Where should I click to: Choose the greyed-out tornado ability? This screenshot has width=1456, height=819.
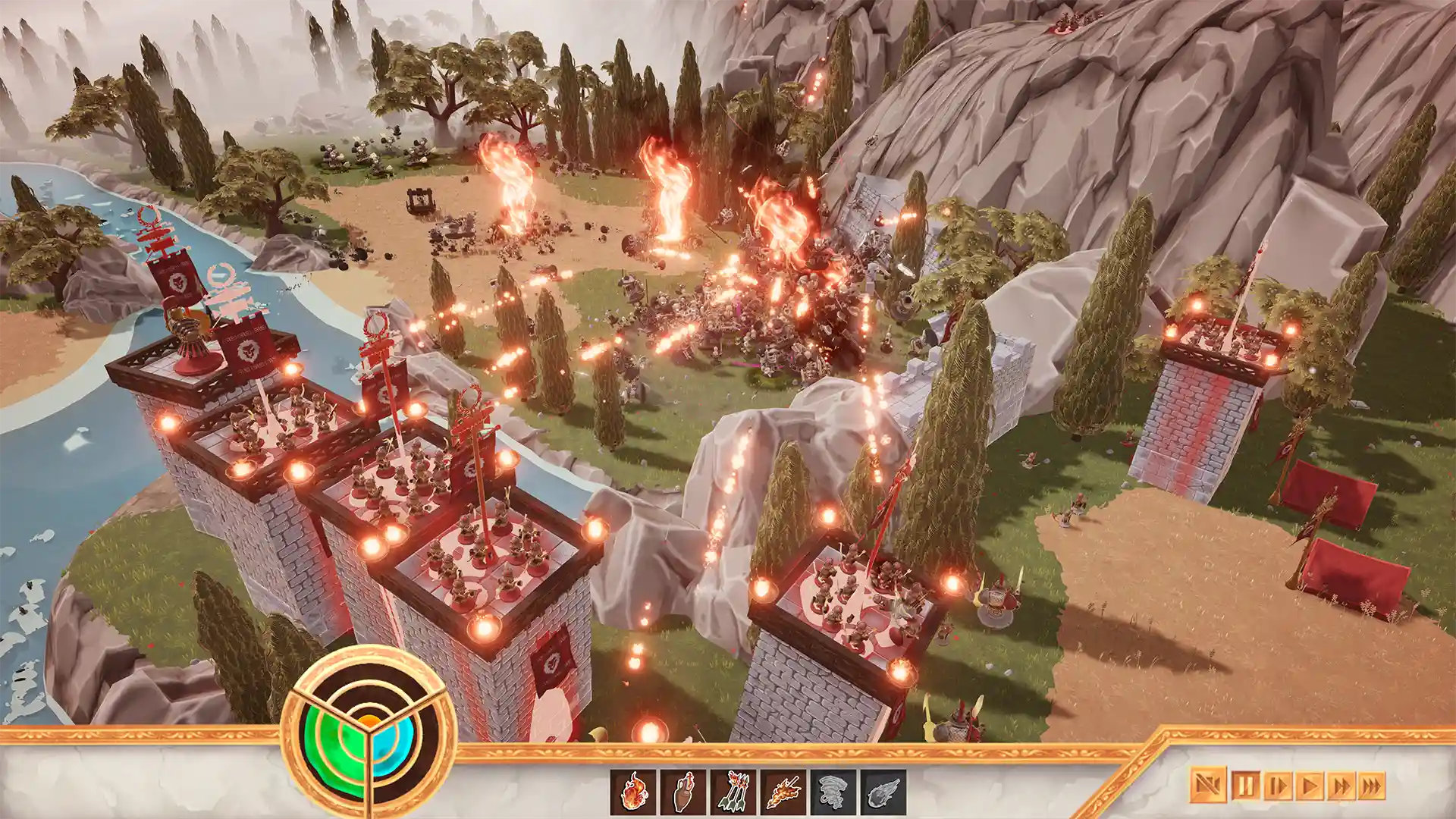point(833,792)
